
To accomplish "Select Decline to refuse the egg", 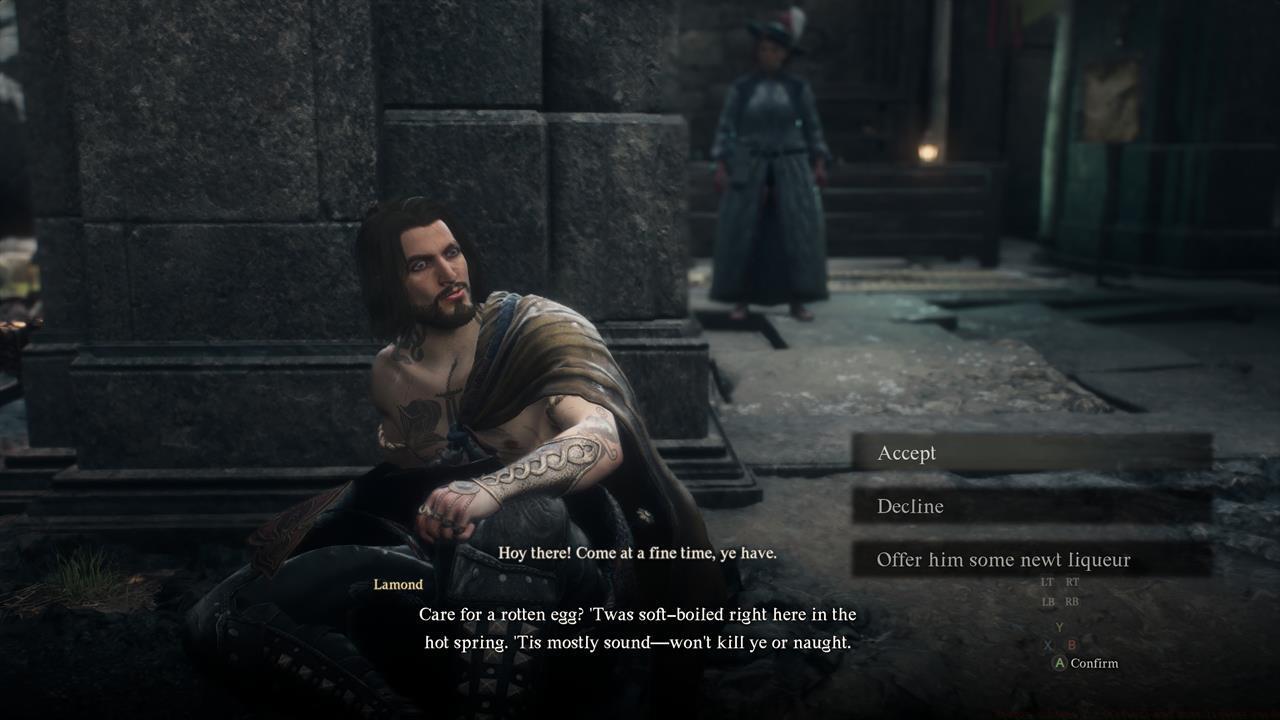I will pos(1030,506).
